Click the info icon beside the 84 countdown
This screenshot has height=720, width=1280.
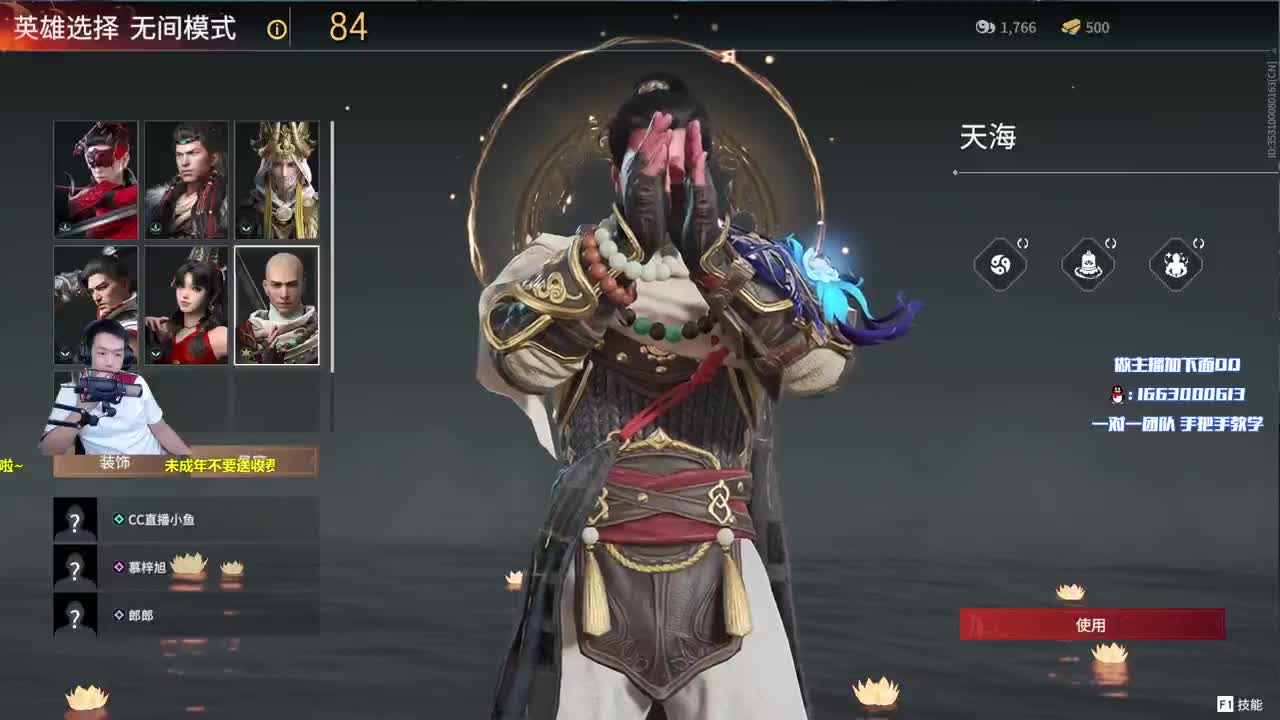pyautogui.click(x=275, y=29)
